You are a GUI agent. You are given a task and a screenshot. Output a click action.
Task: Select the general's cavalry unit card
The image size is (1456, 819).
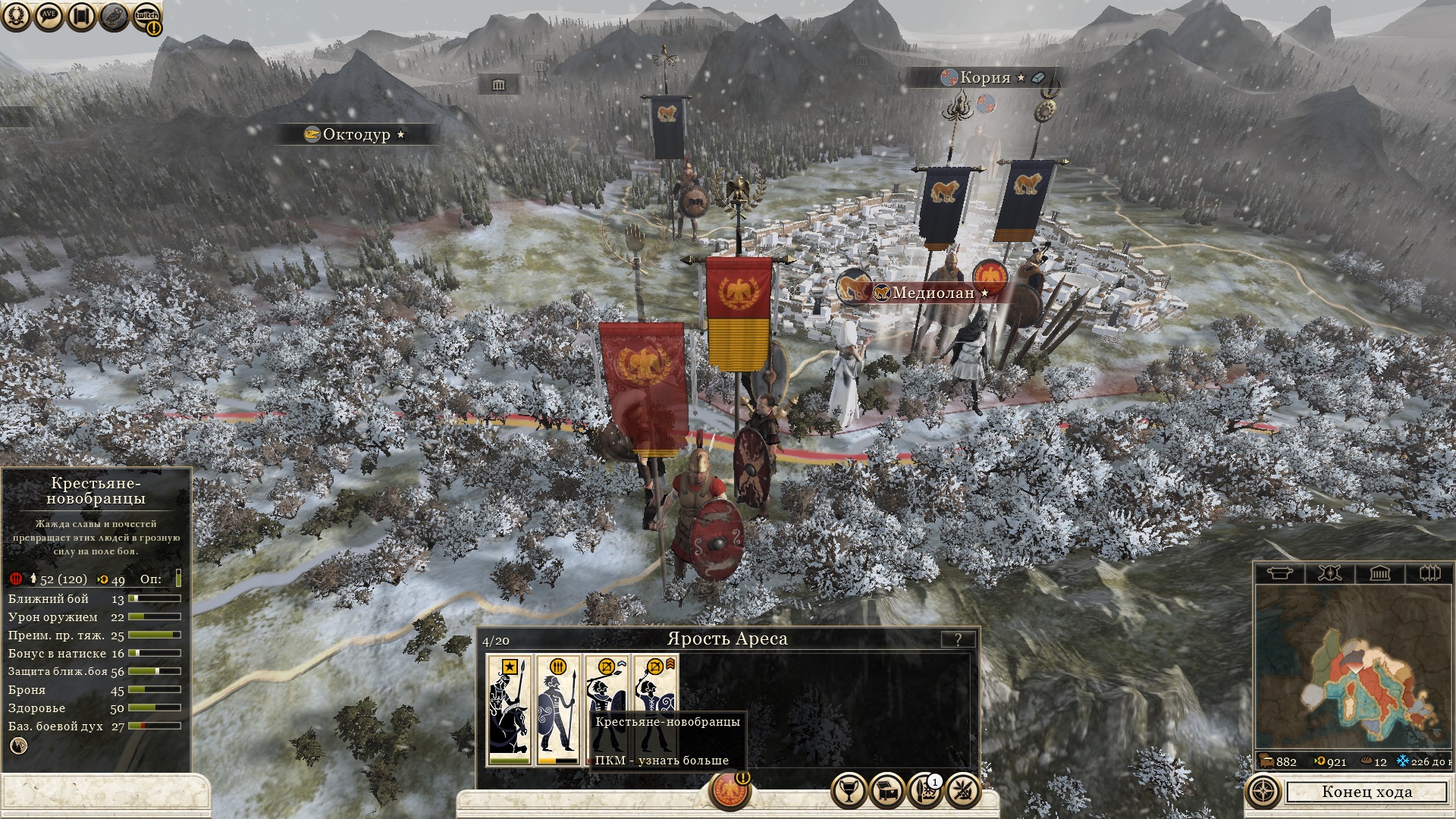click(x=509, y=711)
